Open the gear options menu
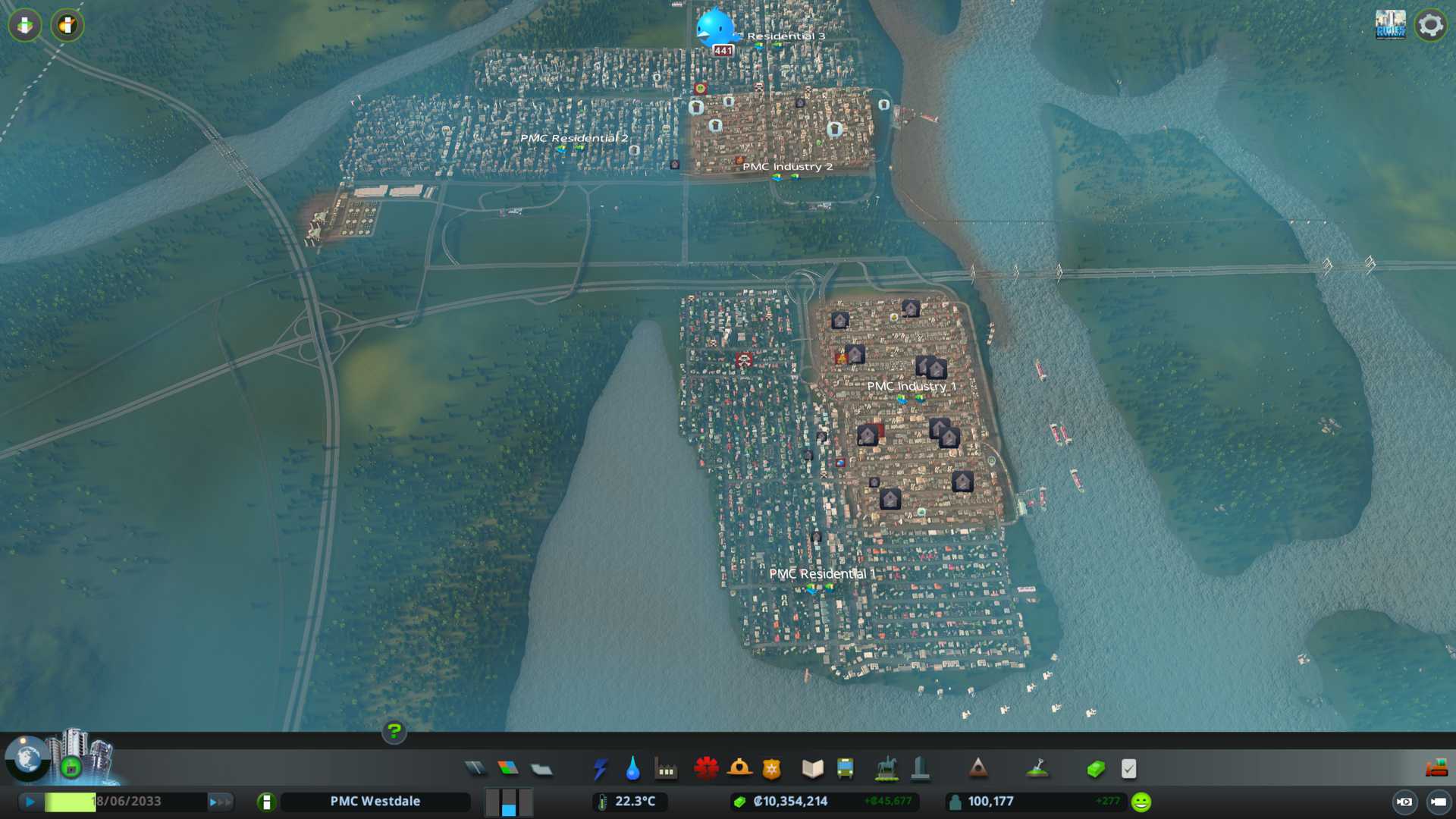The width and height of the screenshot is (1456, 819). tap(1430, 25)
